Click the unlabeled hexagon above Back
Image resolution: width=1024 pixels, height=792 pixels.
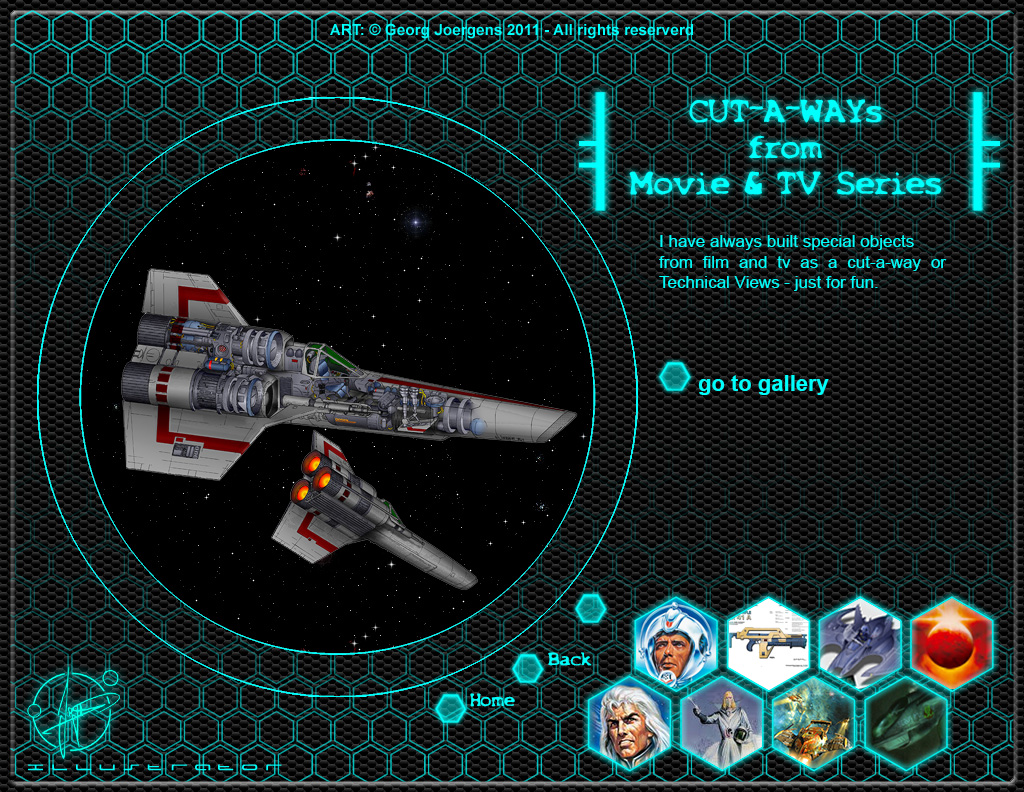[591, 607]
